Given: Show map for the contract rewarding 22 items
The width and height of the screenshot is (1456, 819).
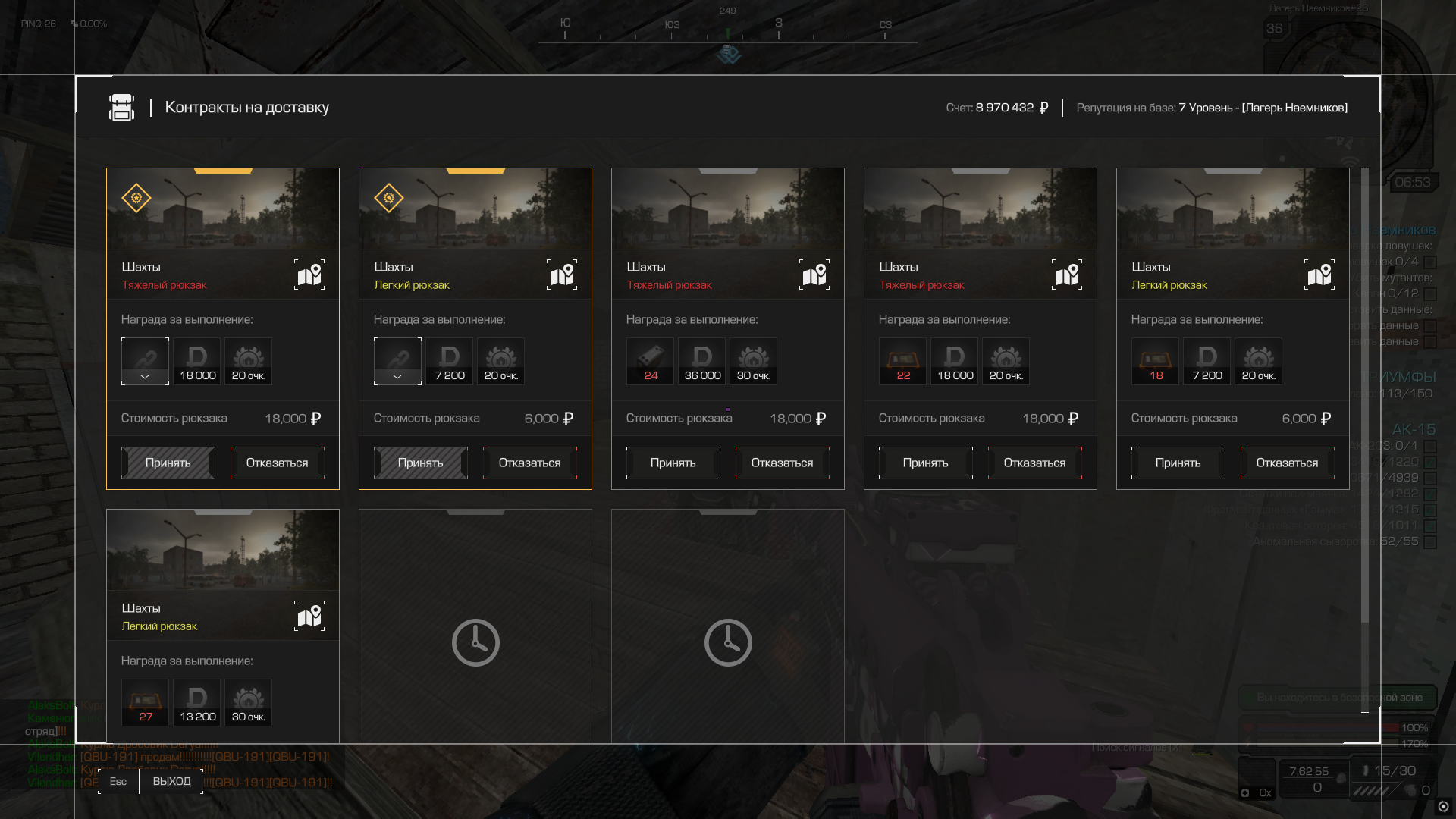Looking at the screenshot, I should [x=1067, y=275].
